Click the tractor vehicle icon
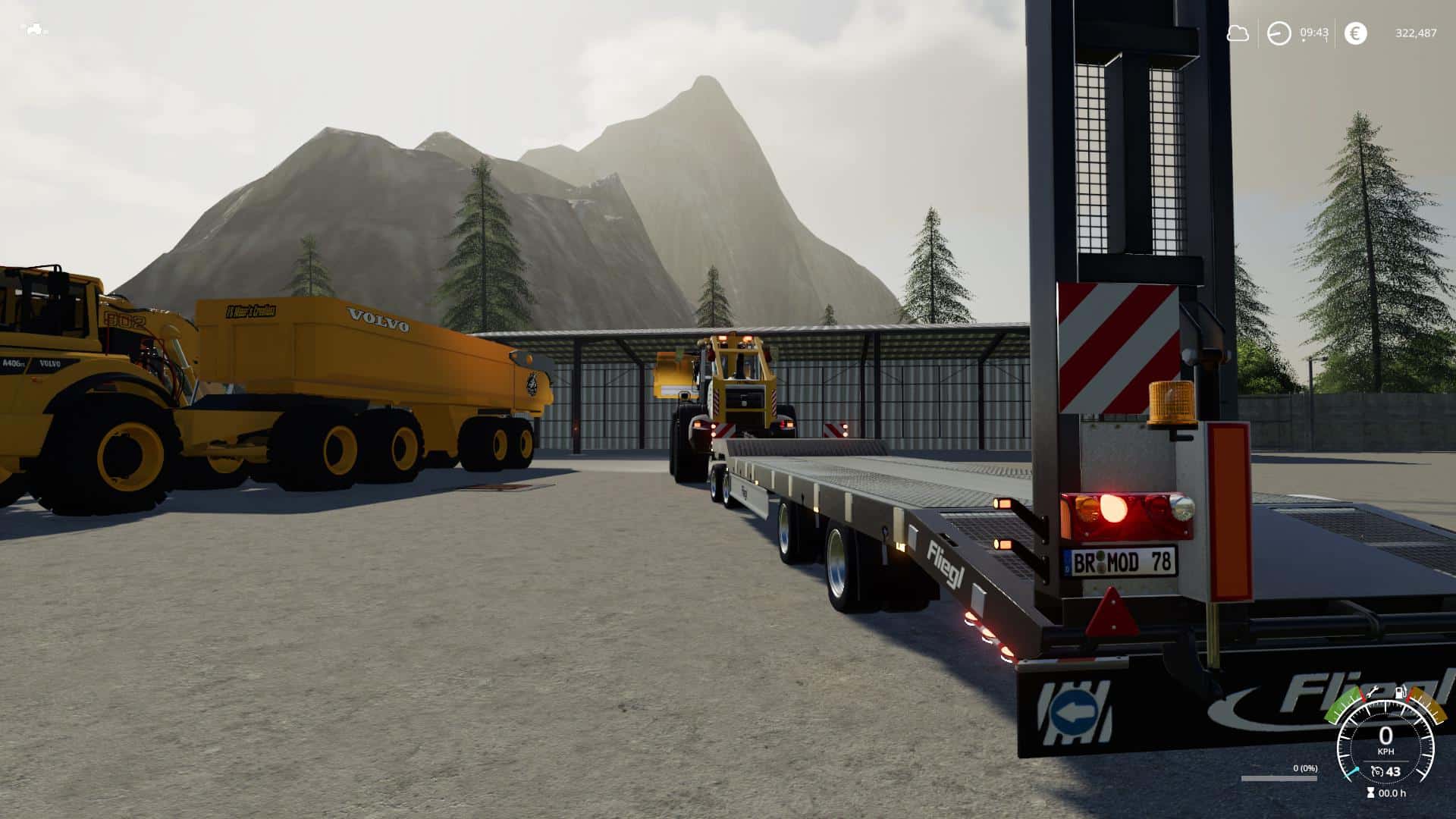Image resolution: width=1456 pixels, height=819 pixels. tap(35, 30)
